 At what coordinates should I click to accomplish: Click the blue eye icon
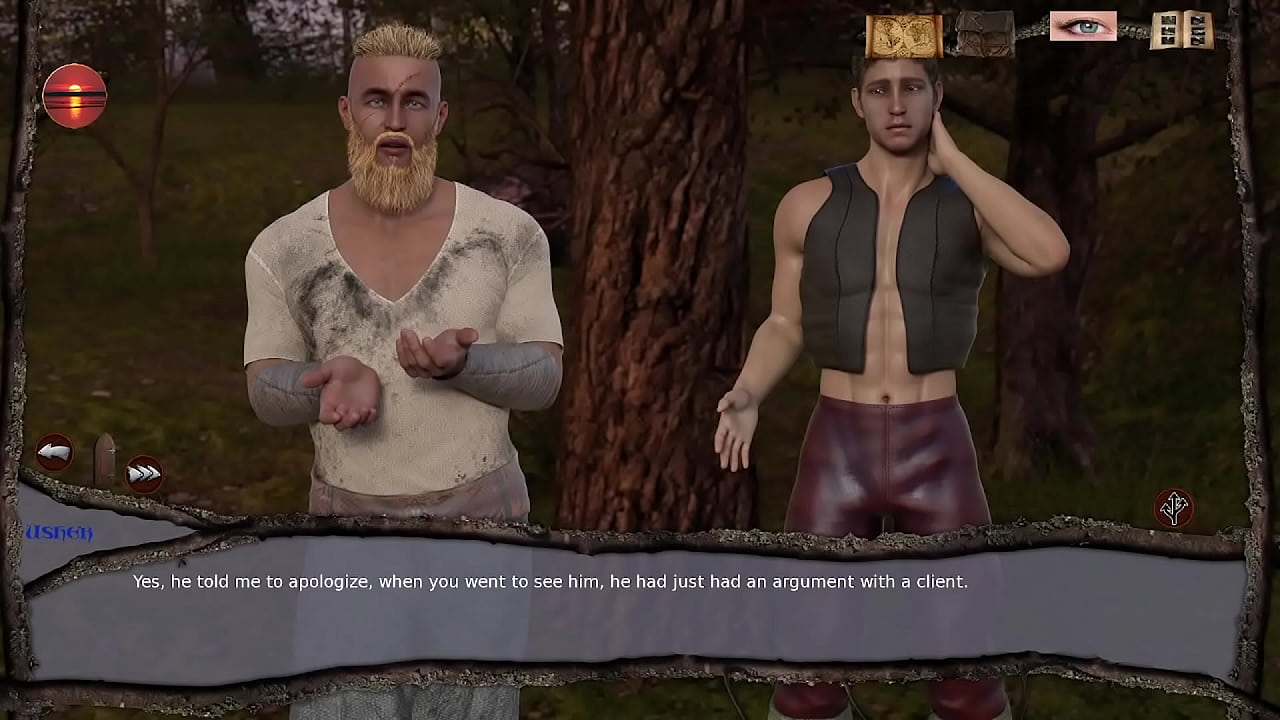tap(1083, 26)
